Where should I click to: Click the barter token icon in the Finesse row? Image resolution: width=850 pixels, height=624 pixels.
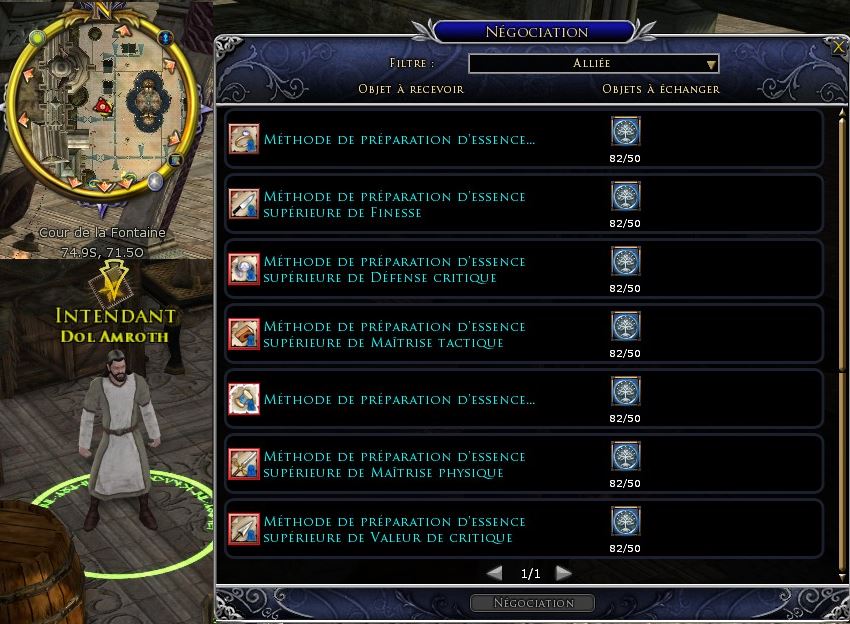pos(625,196)
